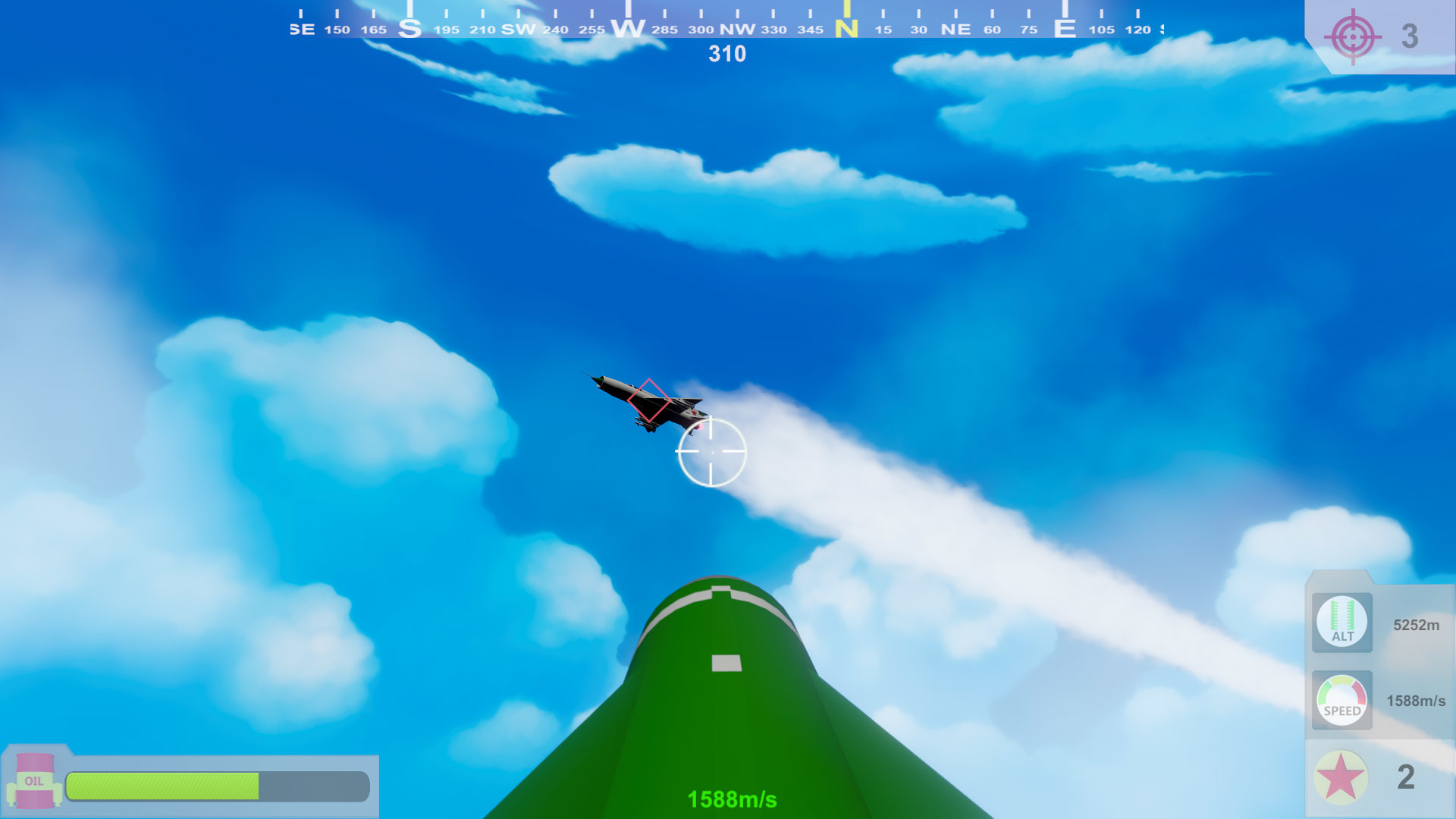Viewport: 1456px width, 819px height.
Task: Click the ALT altitude gauge icon
Action: pyautogui.click(x=1341, y=623)
